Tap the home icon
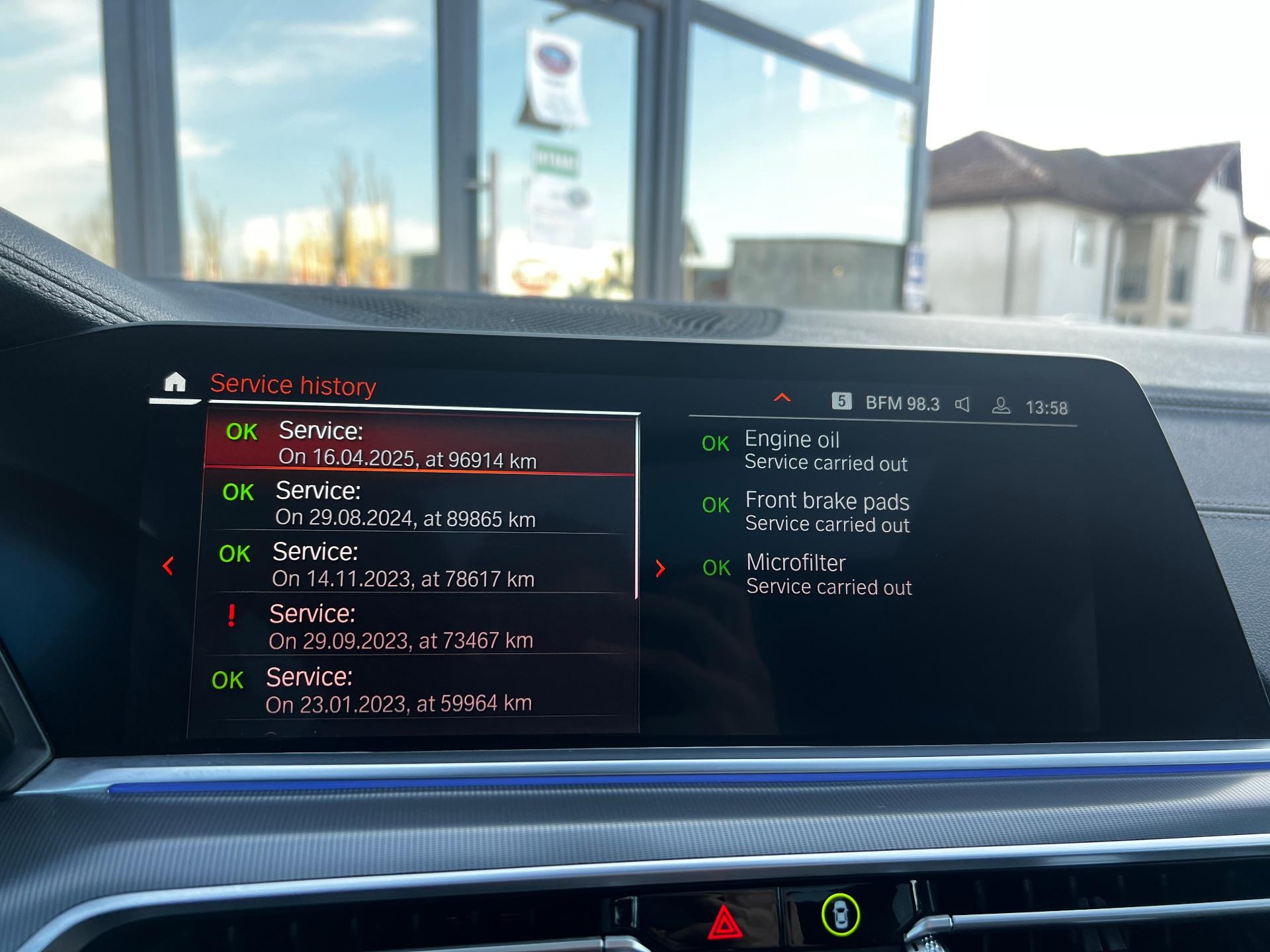 coord(175,383)
